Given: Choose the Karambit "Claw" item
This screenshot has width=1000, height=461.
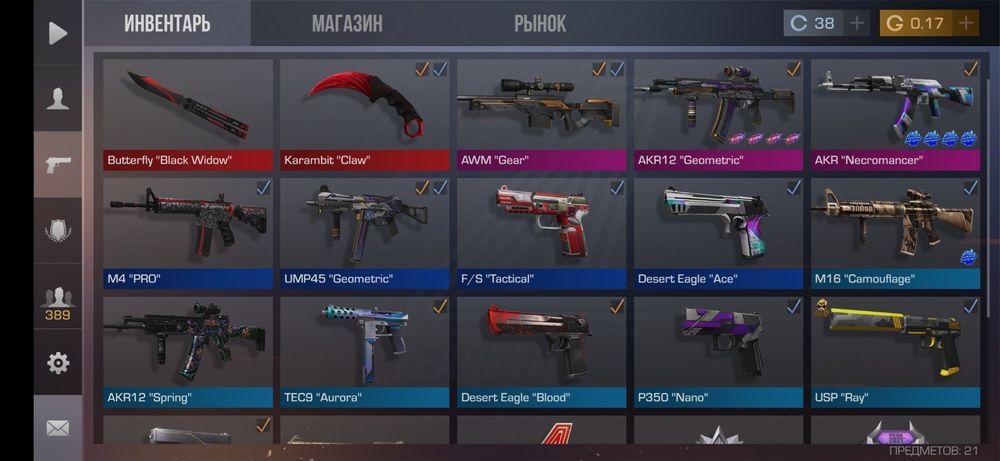Looking at the screenshot, I should tap(365, 113).
